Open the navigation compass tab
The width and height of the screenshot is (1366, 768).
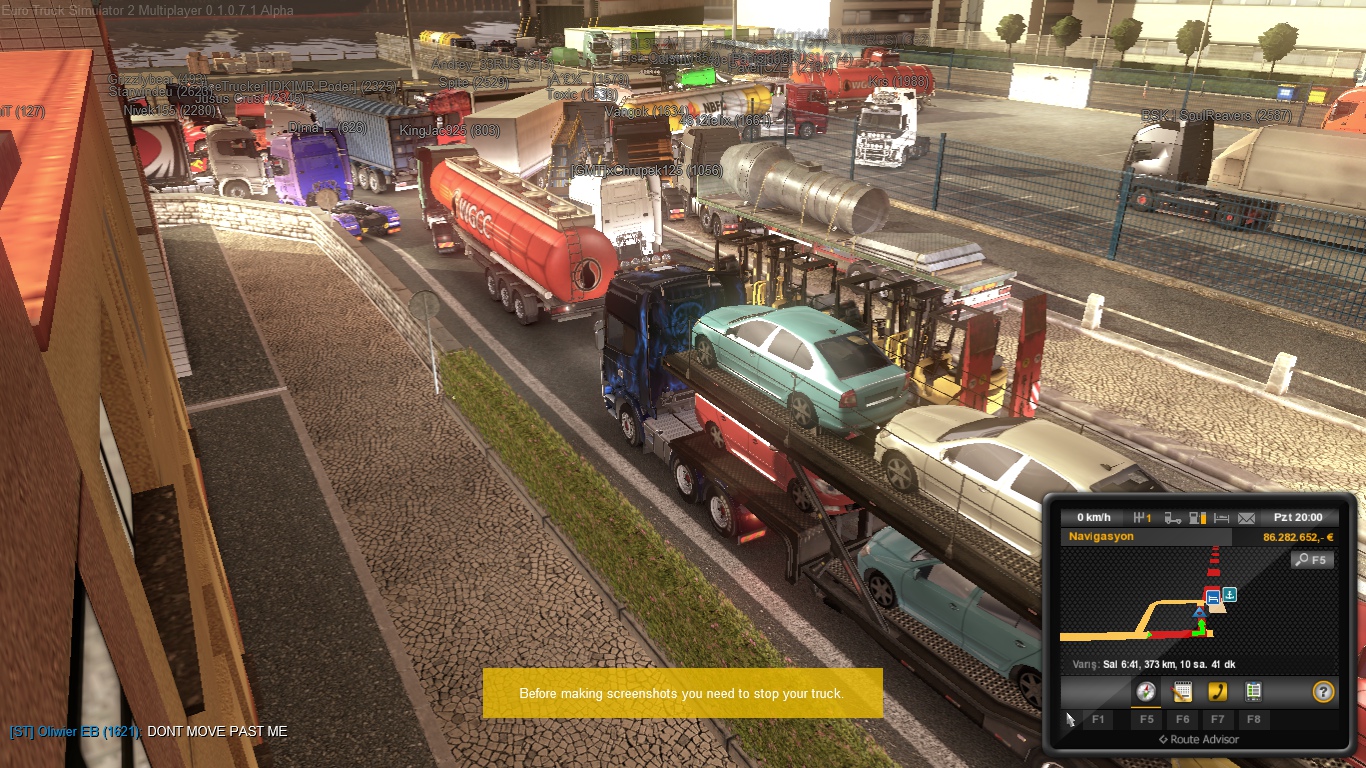(x=1146, y=691)
